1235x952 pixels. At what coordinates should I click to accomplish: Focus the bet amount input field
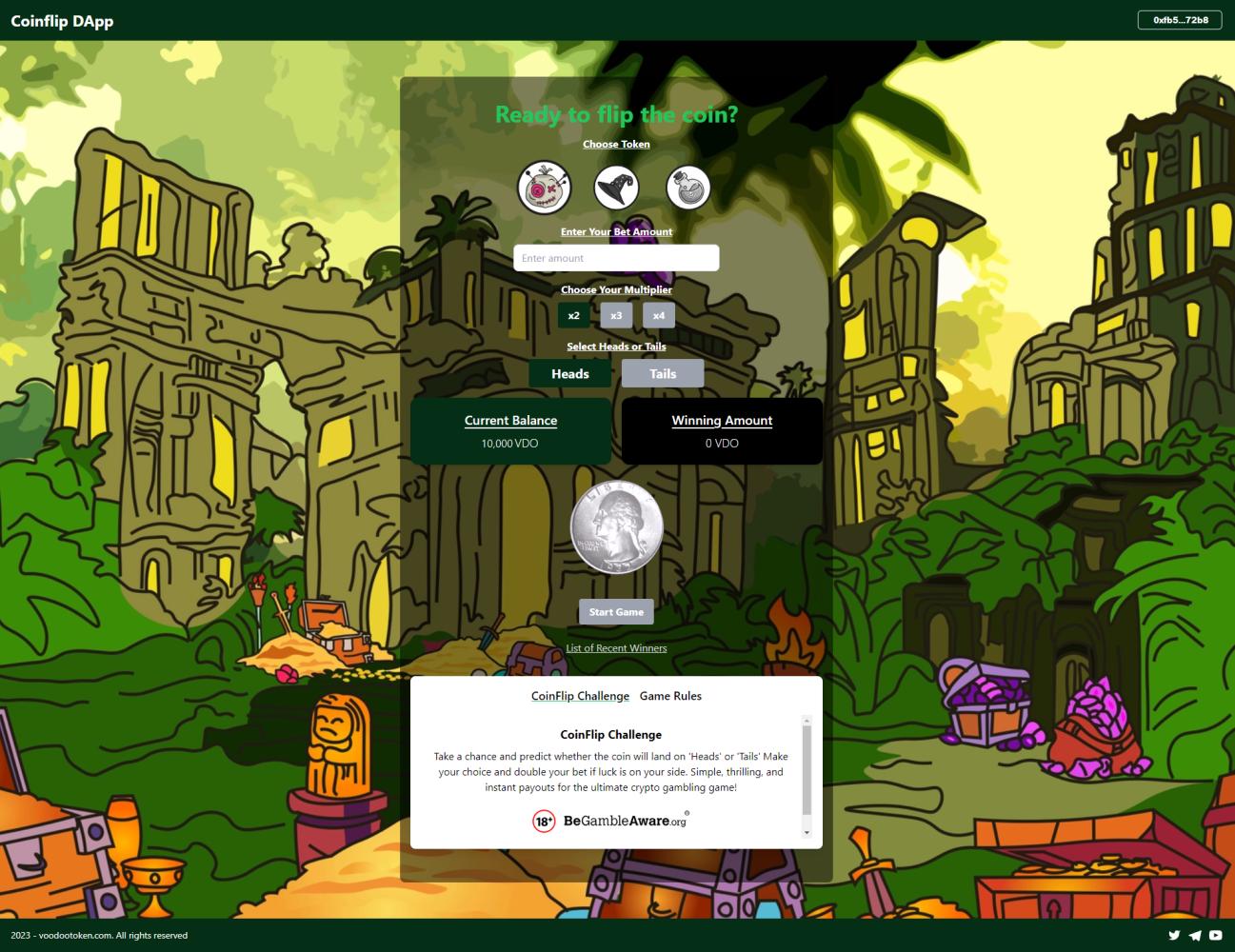pos(616,258)
